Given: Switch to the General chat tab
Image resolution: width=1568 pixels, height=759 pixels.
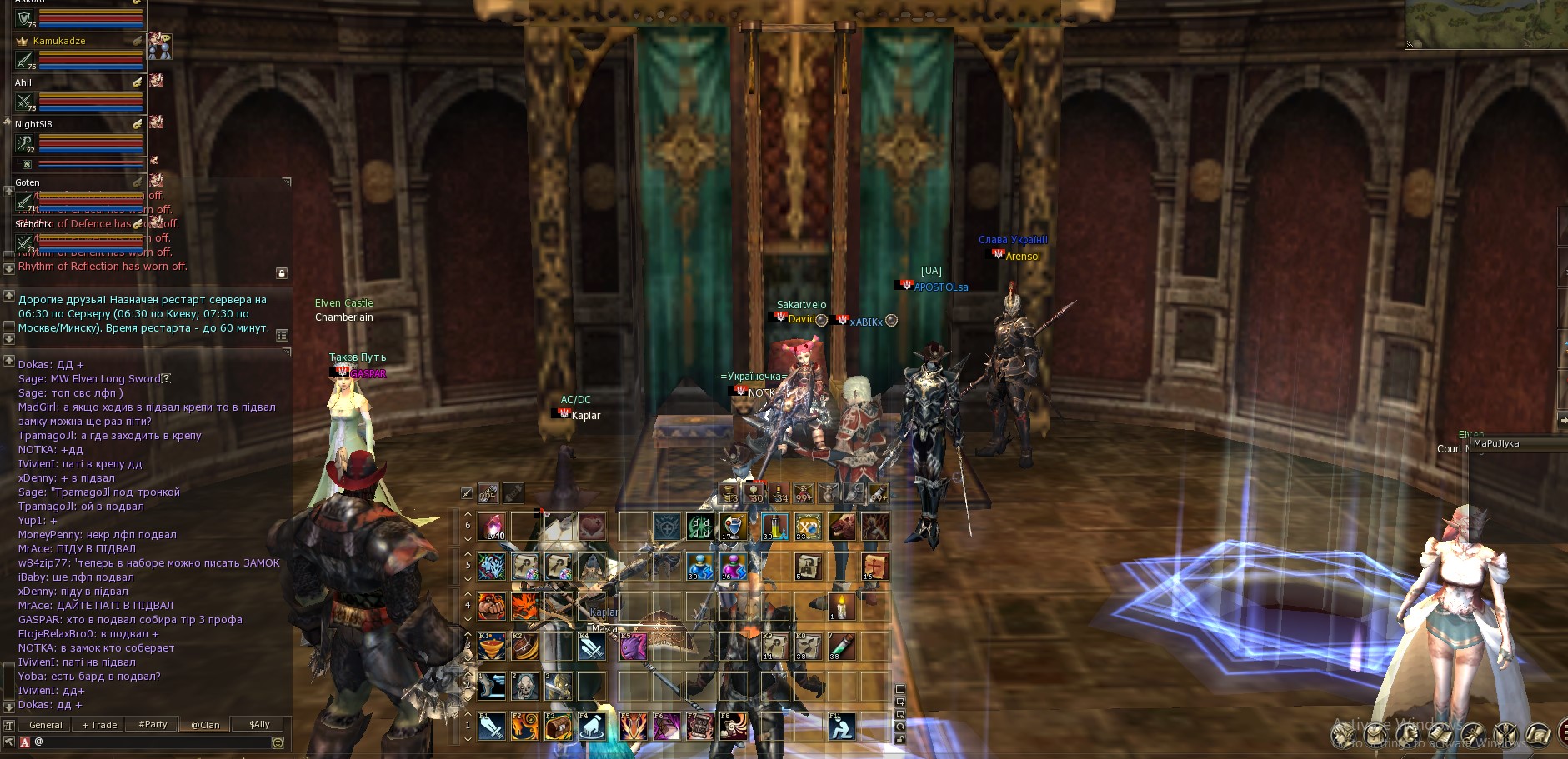Looking at the screenshot, I should (x=46, y=725).
